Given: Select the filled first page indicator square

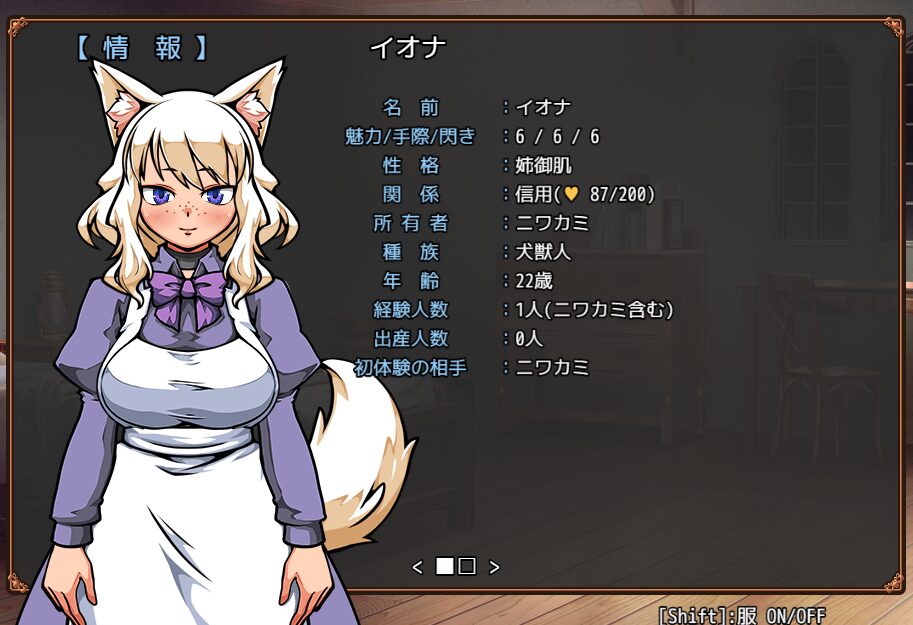Looking at the screenshot, I should 445,567.
